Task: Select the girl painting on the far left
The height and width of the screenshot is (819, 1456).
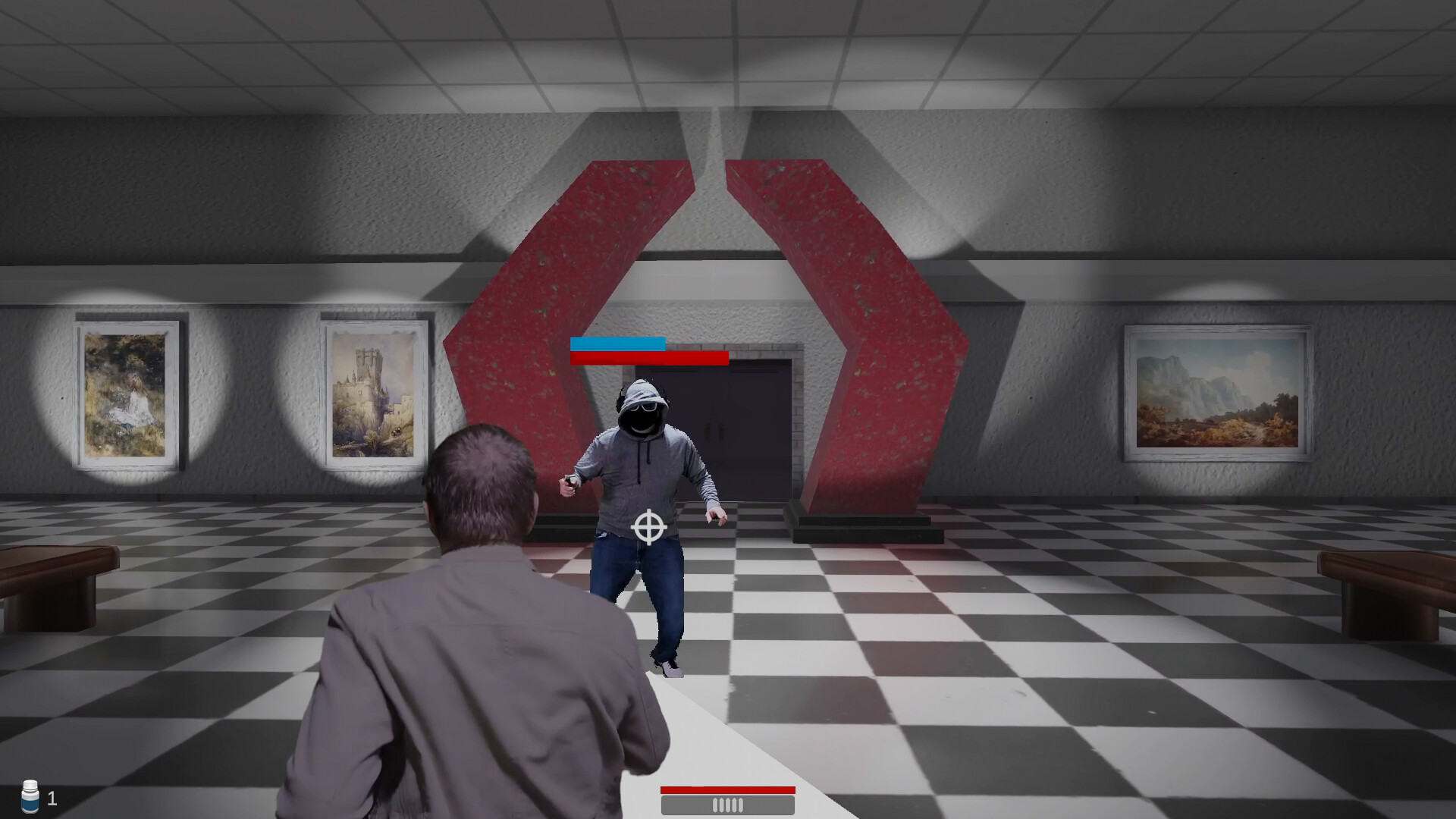Action: click(125, 391)
